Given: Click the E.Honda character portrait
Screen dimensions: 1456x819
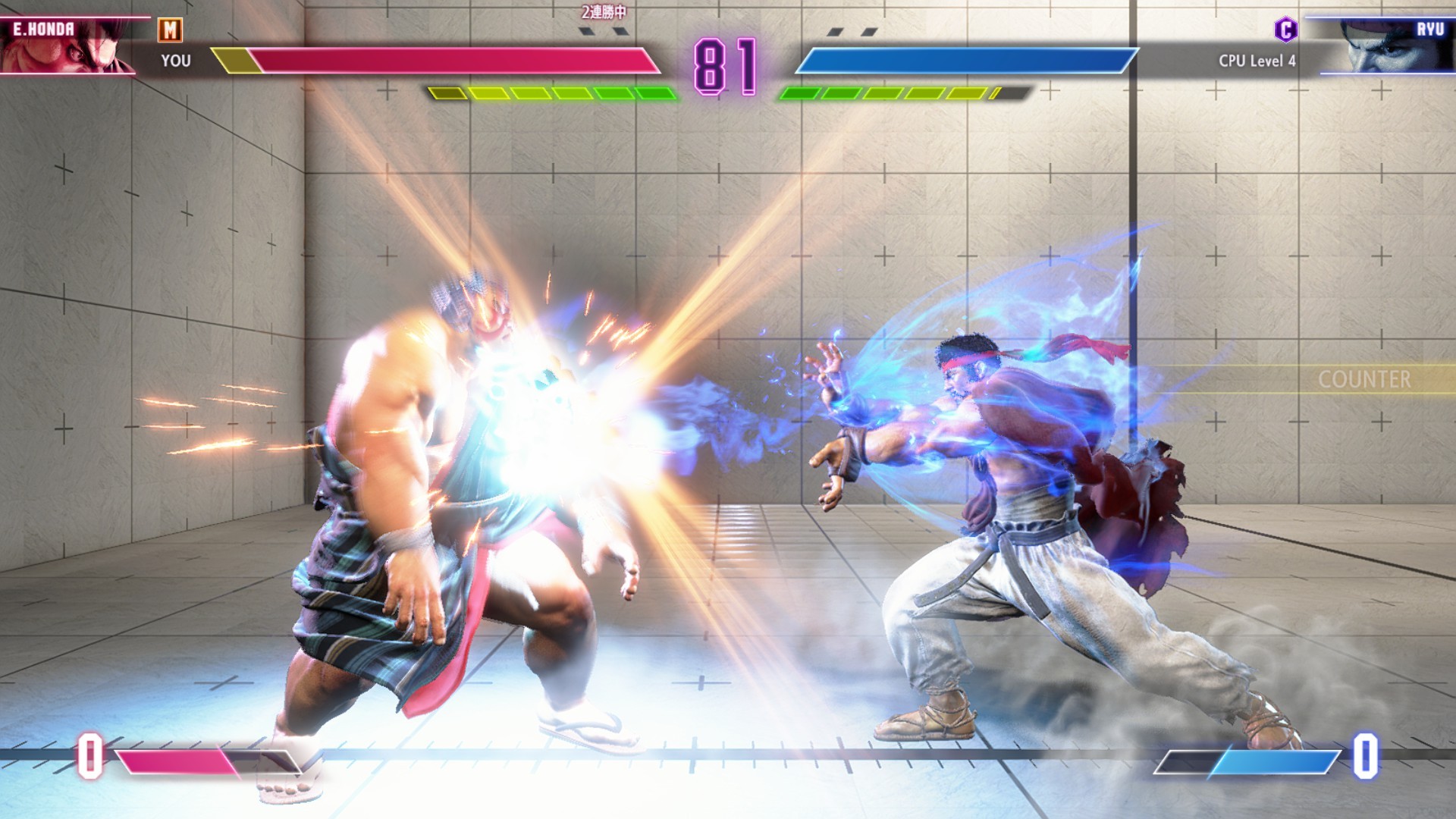Looking at the screenshot, I should (68, 47).
